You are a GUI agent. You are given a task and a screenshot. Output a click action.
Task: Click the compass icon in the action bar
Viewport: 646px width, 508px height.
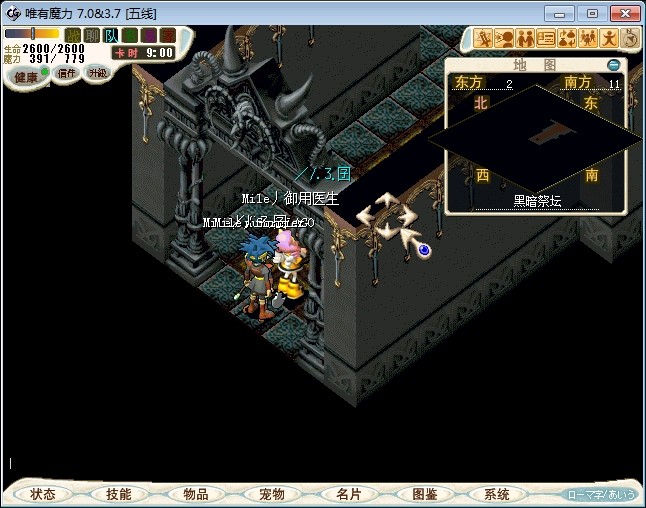[631, 39]
